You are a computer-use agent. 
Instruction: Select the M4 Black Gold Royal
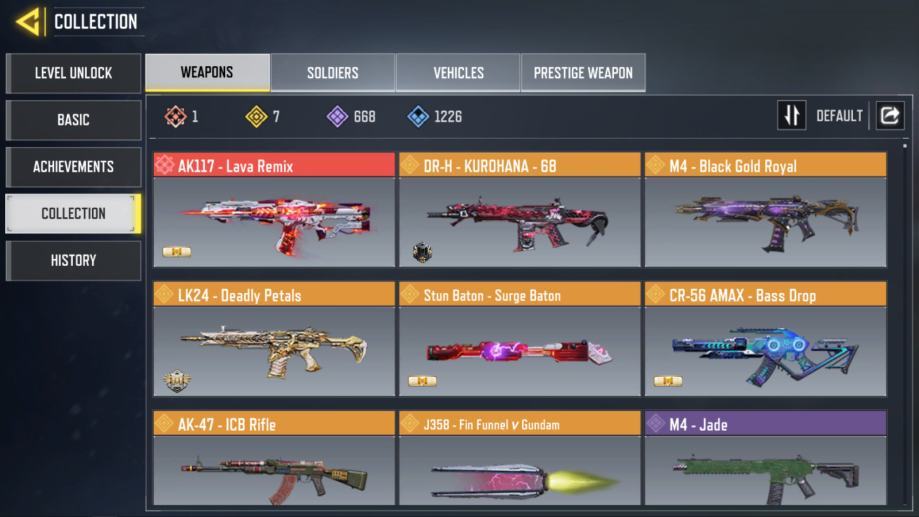point(765,211)
